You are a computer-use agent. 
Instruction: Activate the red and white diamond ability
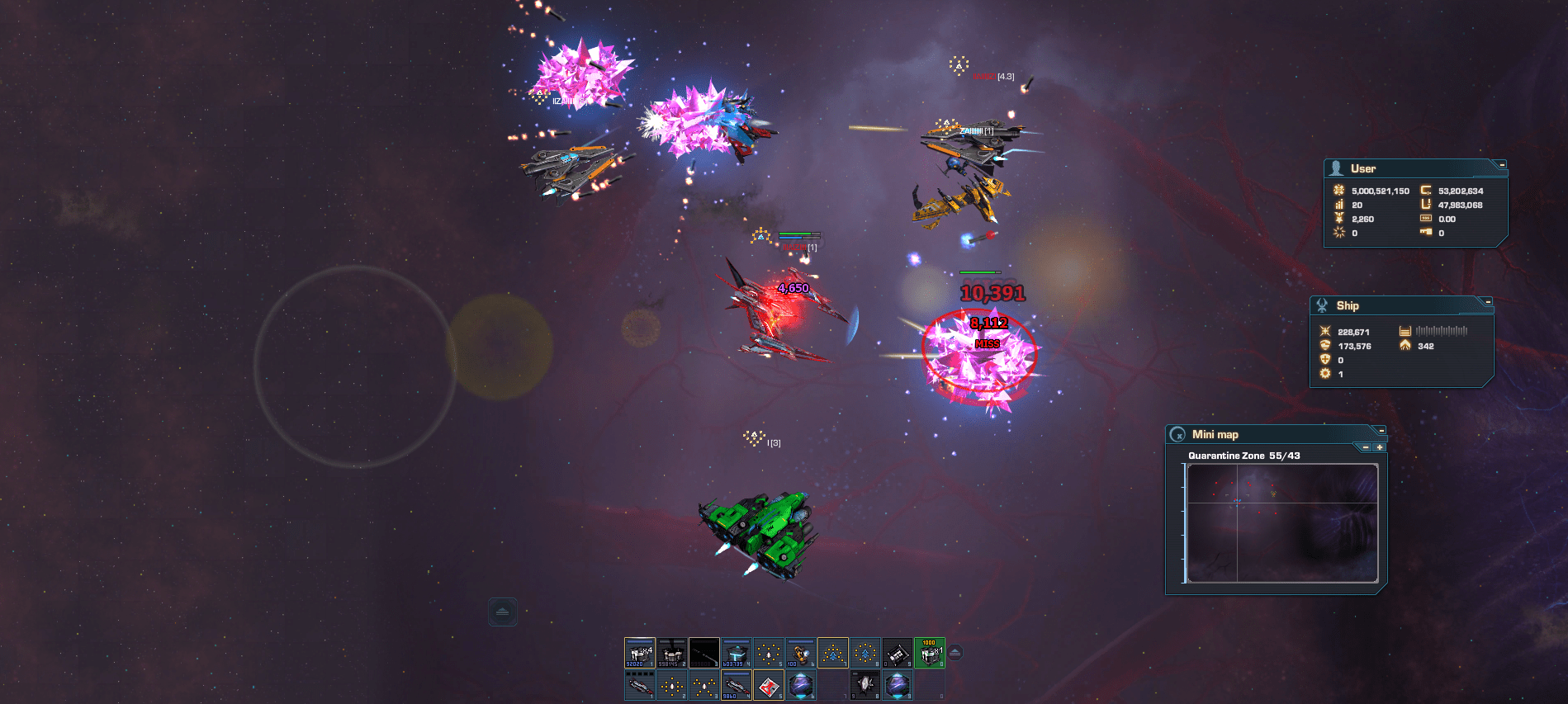point(768,685)
